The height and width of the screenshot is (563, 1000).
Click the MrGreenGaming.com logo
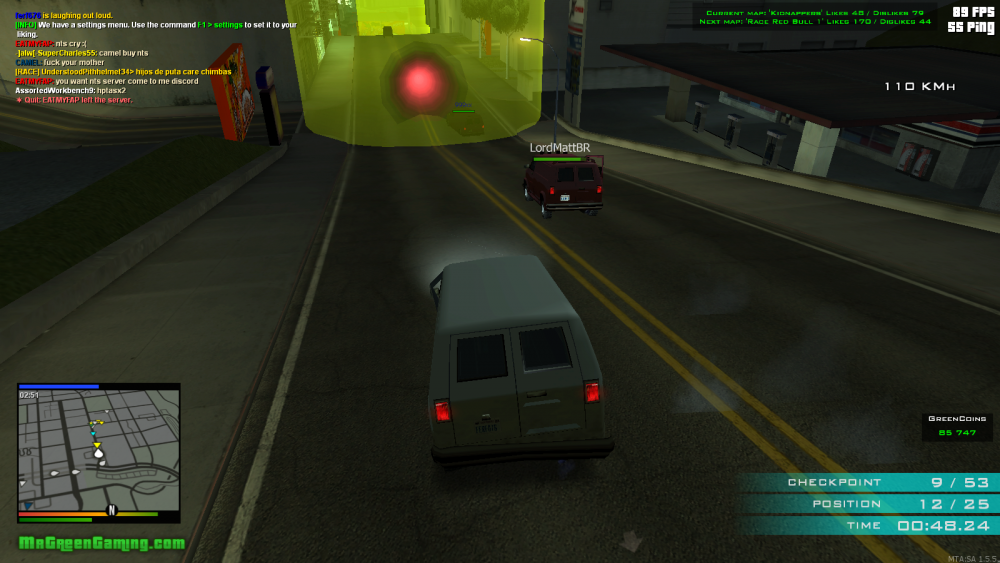(102, 543)
